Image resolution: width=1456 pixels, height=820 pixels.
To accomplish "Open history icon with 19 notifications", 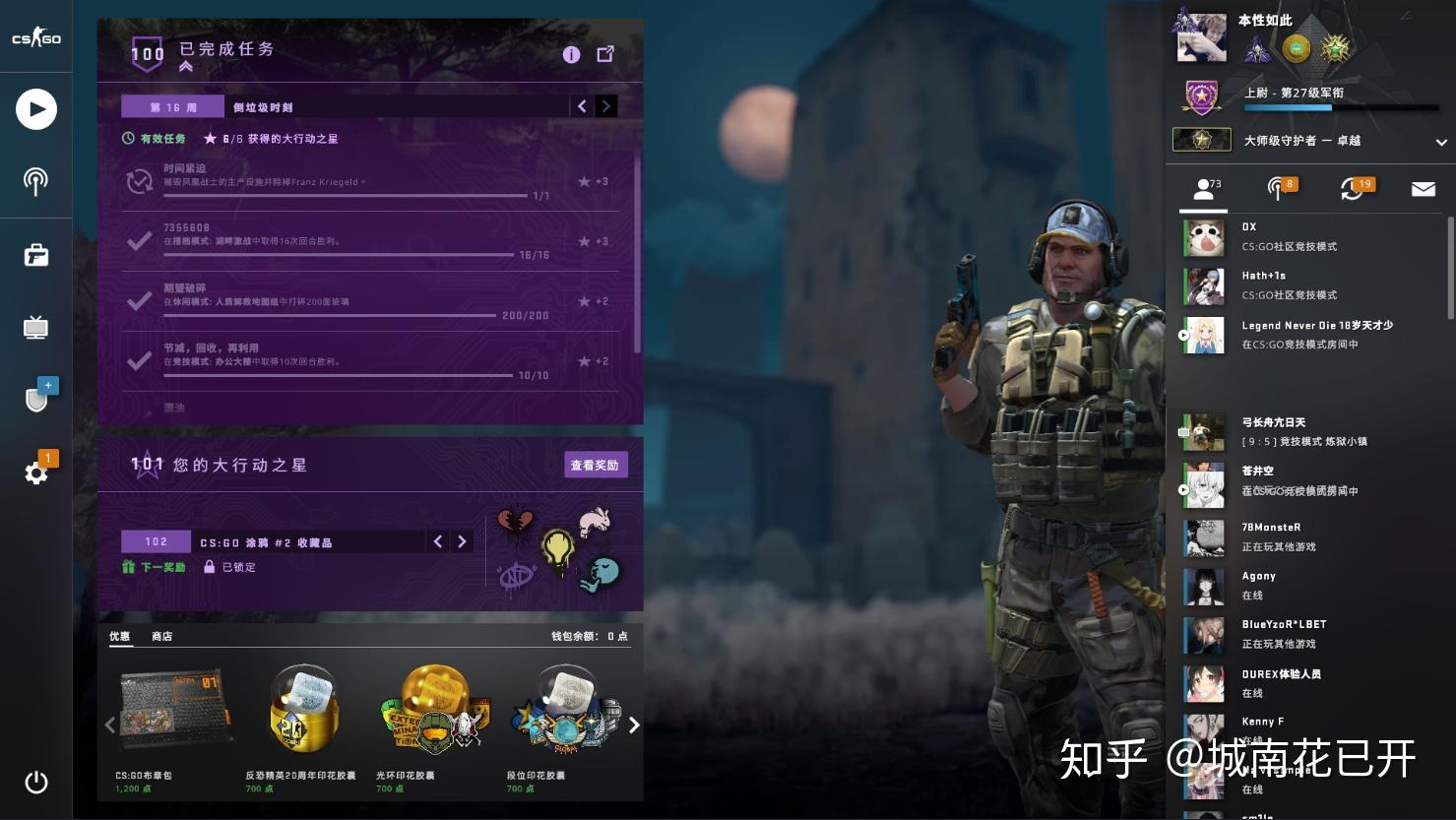I will [x=1351, y=188].
